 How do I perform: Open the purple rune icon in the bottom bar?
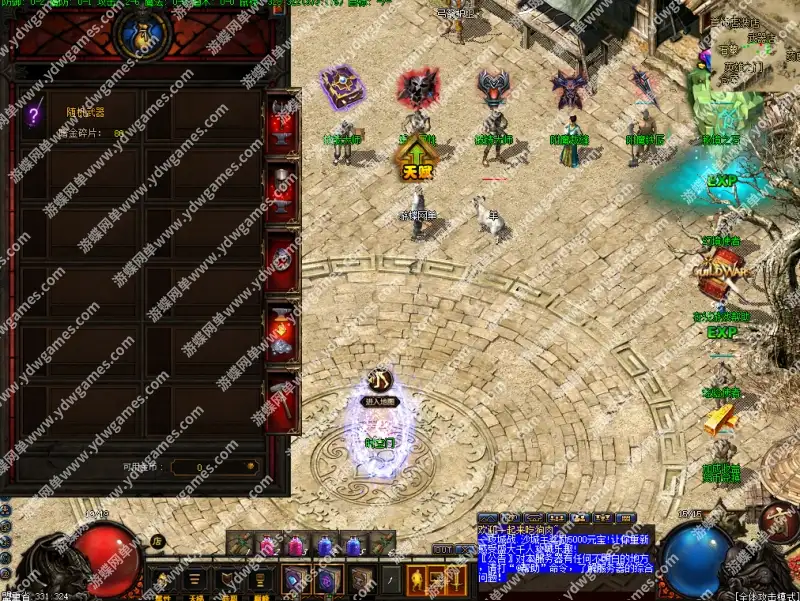[x=327, y=579]
